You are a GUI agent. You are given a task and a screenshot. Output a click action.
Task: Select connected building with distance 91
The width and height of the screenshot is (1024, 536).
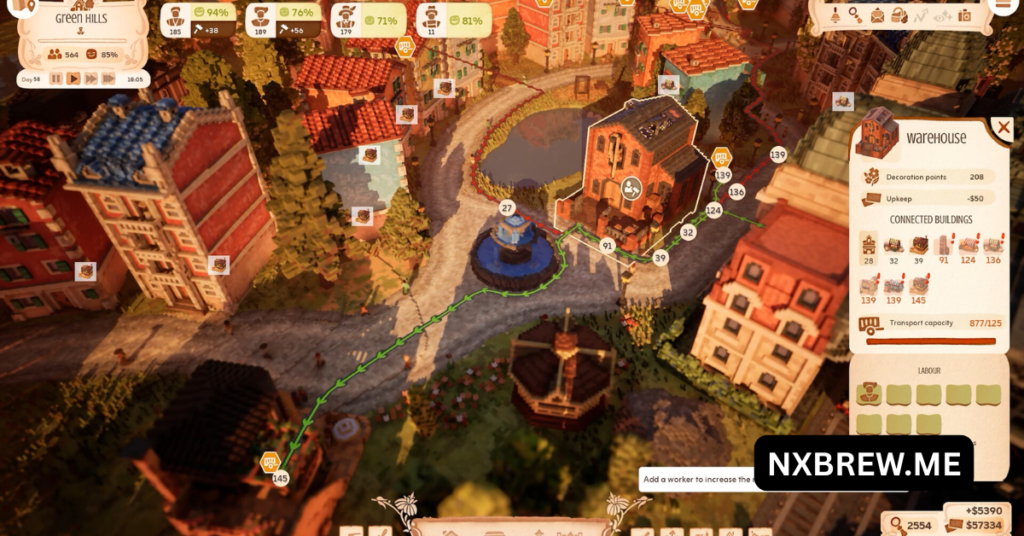coord(943,246)
